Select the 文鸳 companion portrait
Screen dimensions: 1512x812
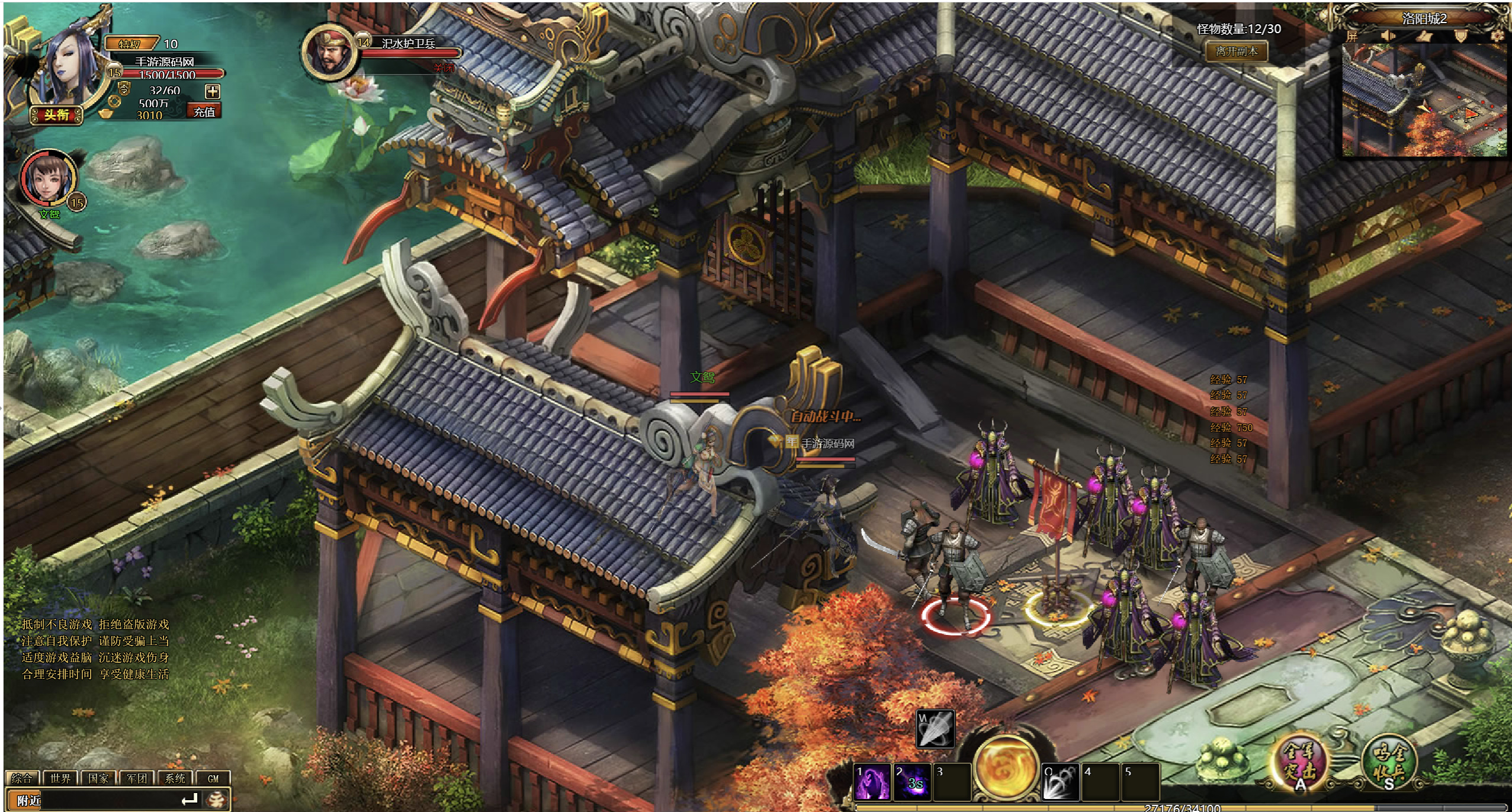click(47, 177)
